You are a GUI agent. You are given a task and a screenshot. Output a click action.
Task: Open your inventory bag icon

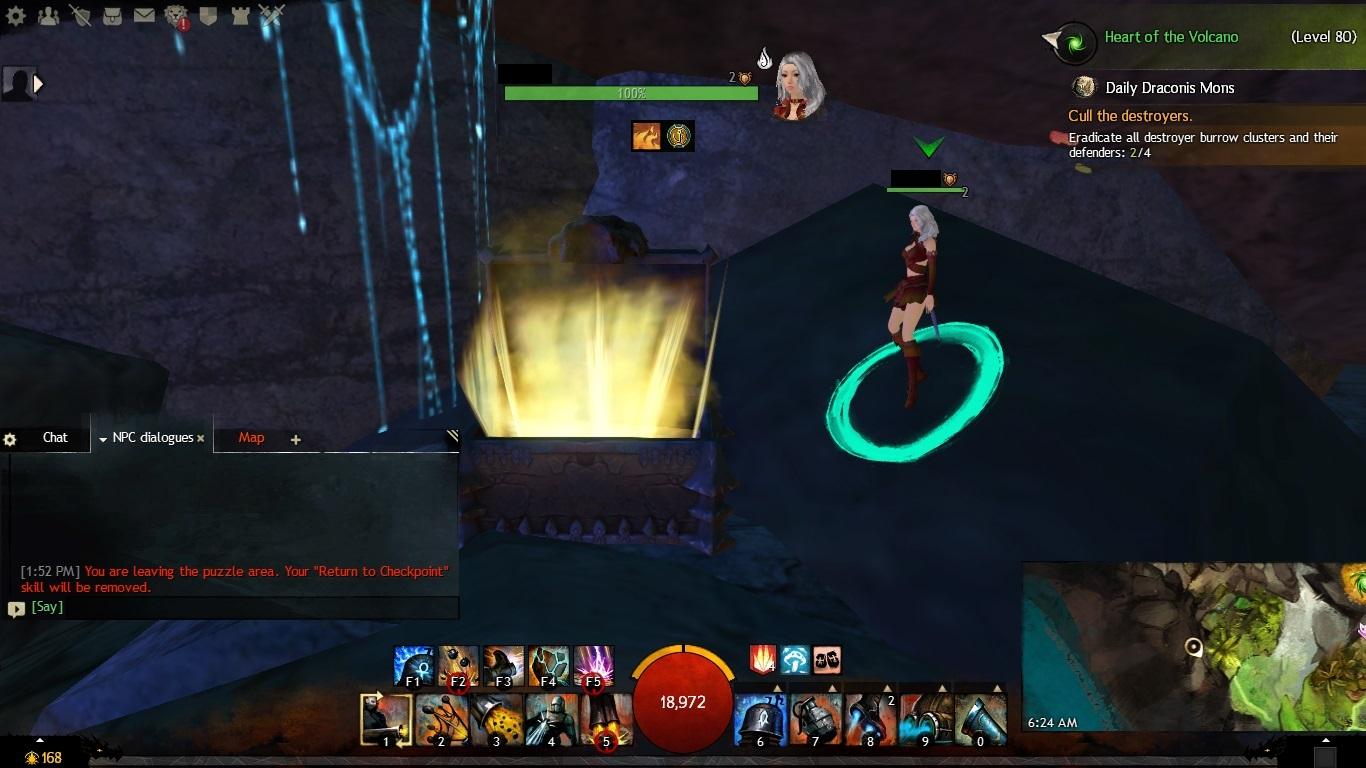click(x=111, y=14)
